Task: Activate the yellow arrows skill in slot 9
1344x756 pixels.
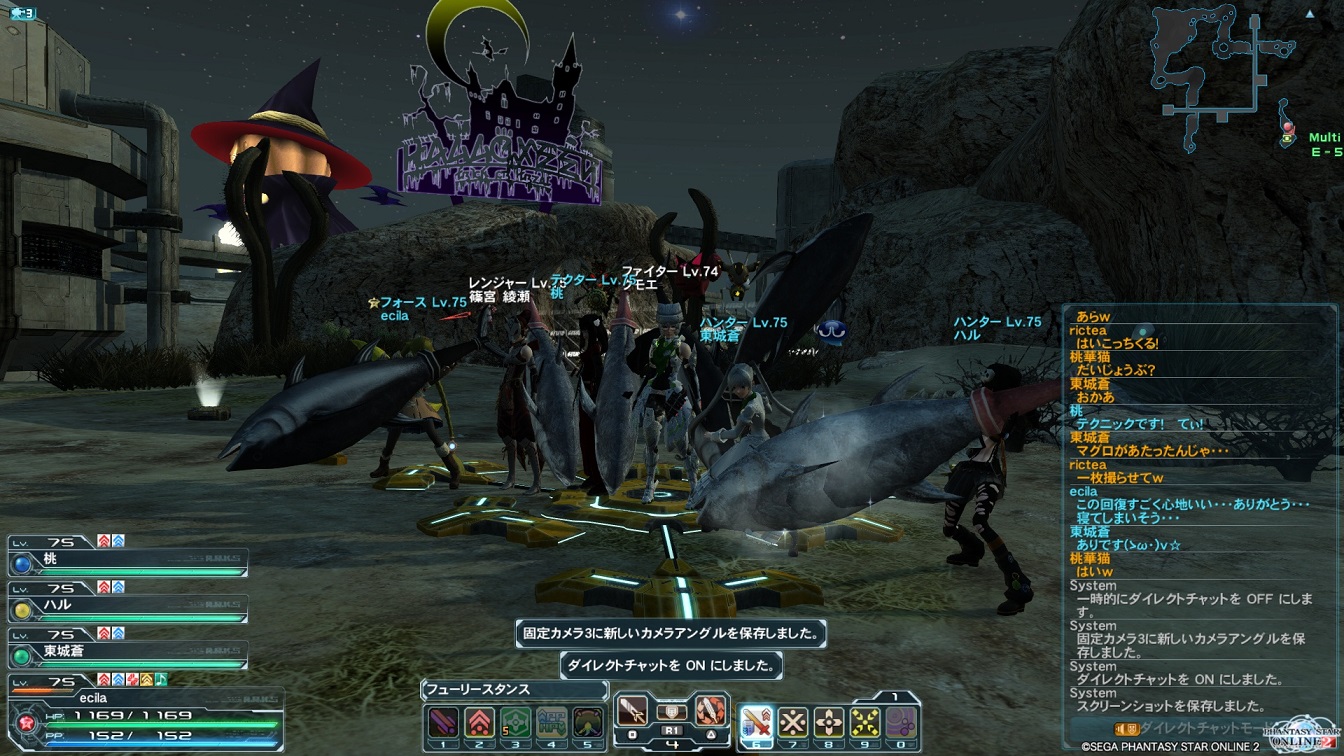Action: coord(865,721)
